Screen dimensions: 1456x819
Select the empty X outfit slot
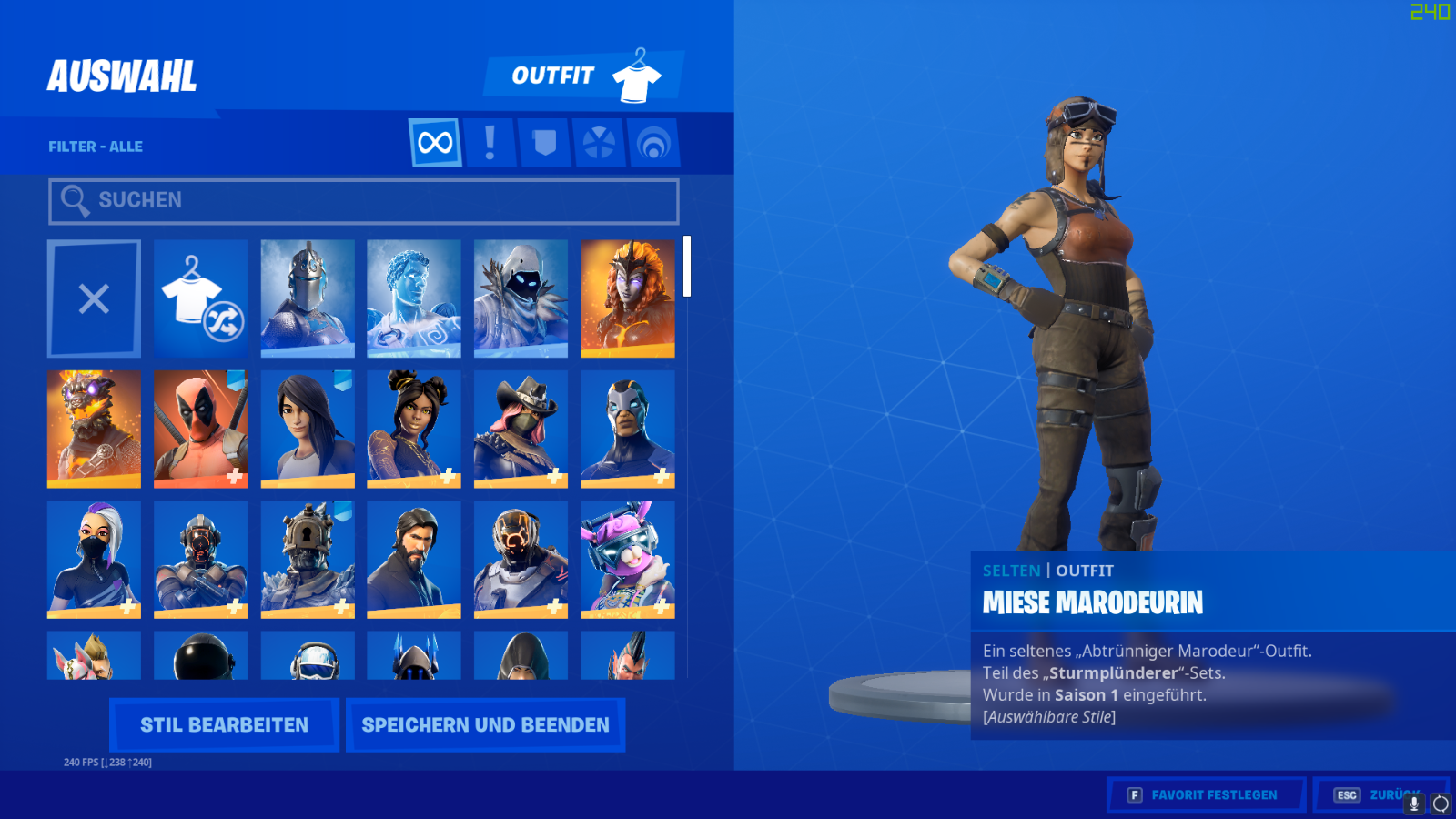click(94, 298)
